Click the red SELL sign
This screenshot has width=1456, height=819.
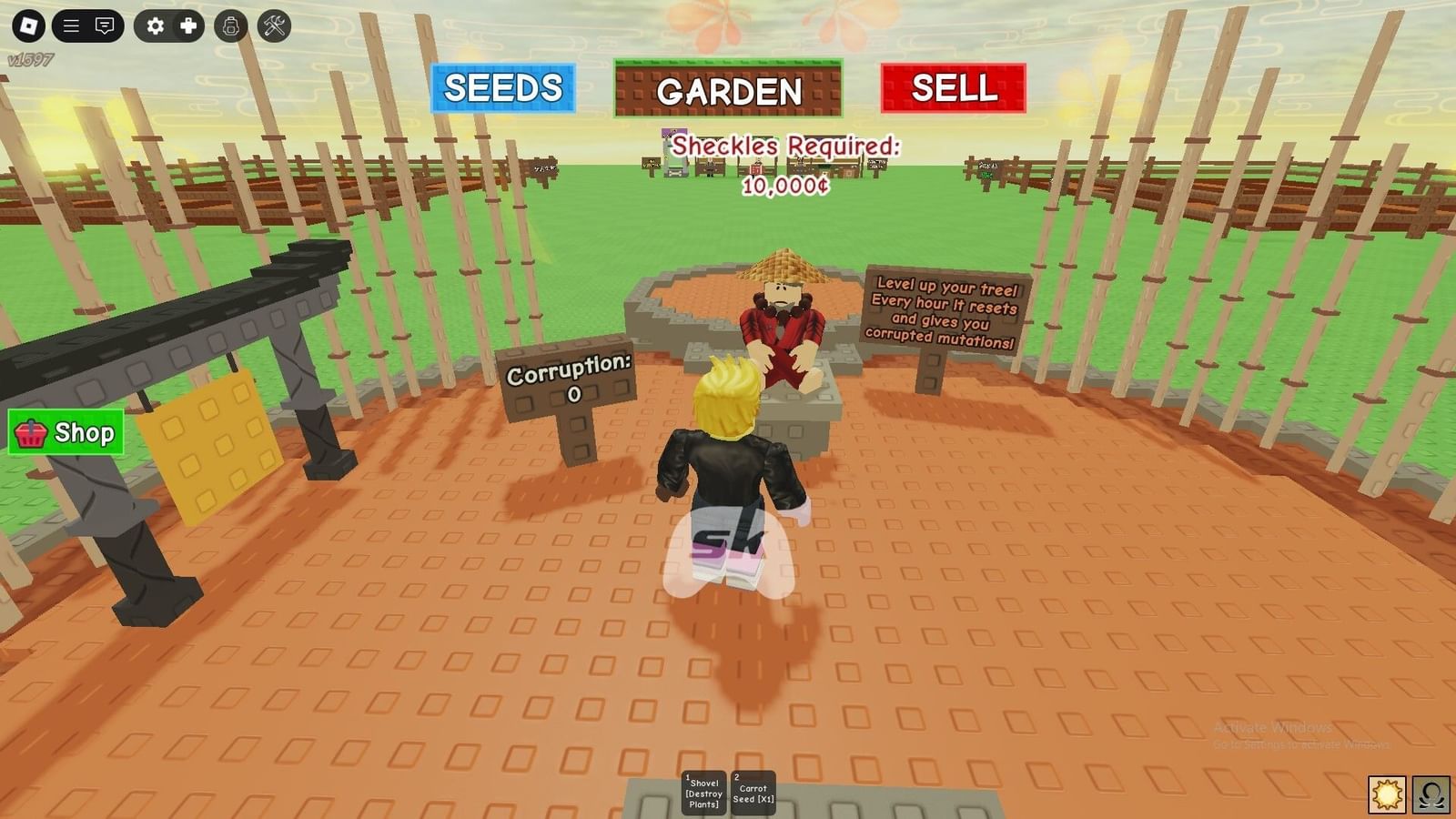tap(952, 88)
